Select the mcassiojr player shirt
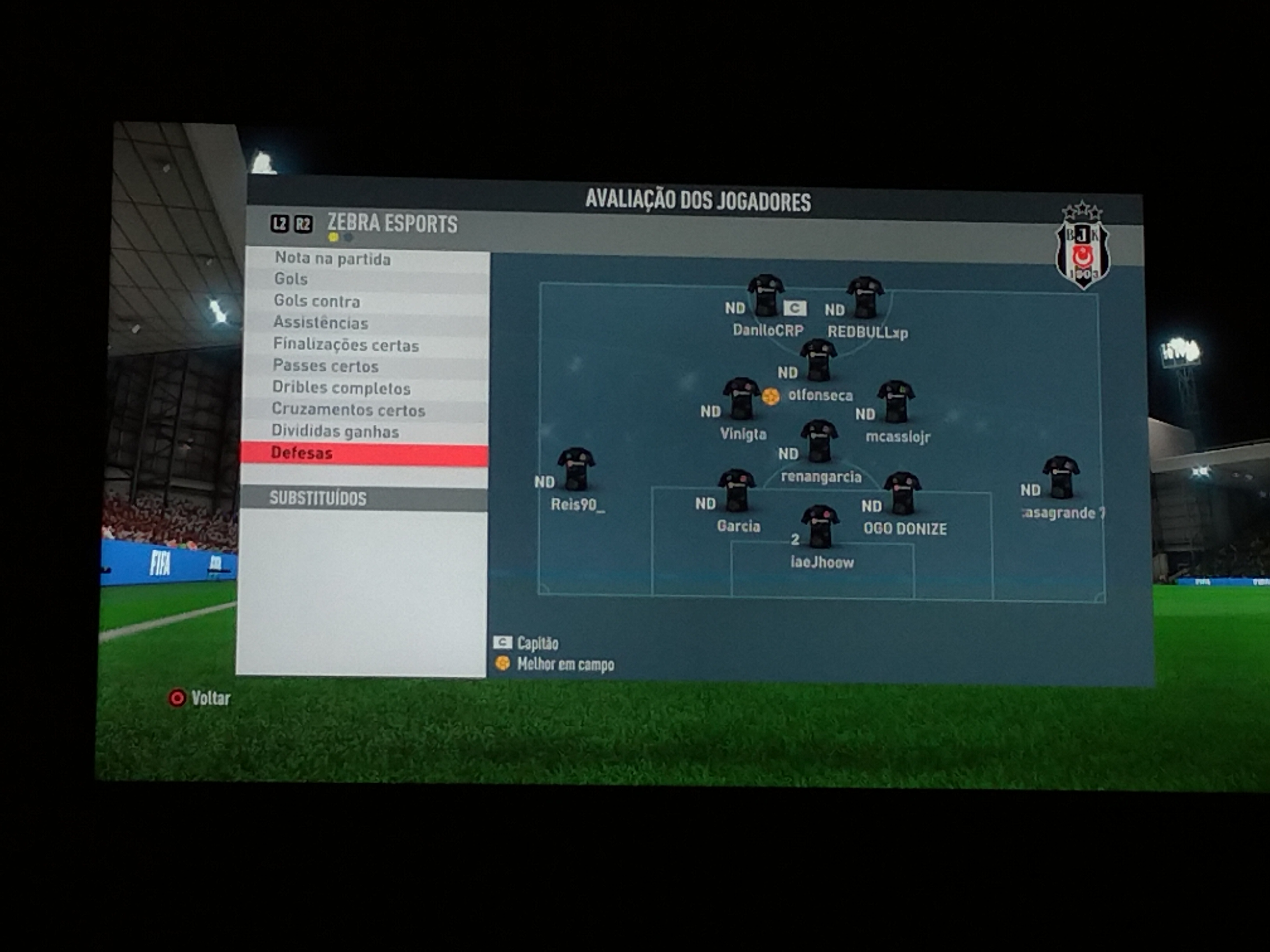The width and height of the screenshot is (1270, 952). pos(896,401)
